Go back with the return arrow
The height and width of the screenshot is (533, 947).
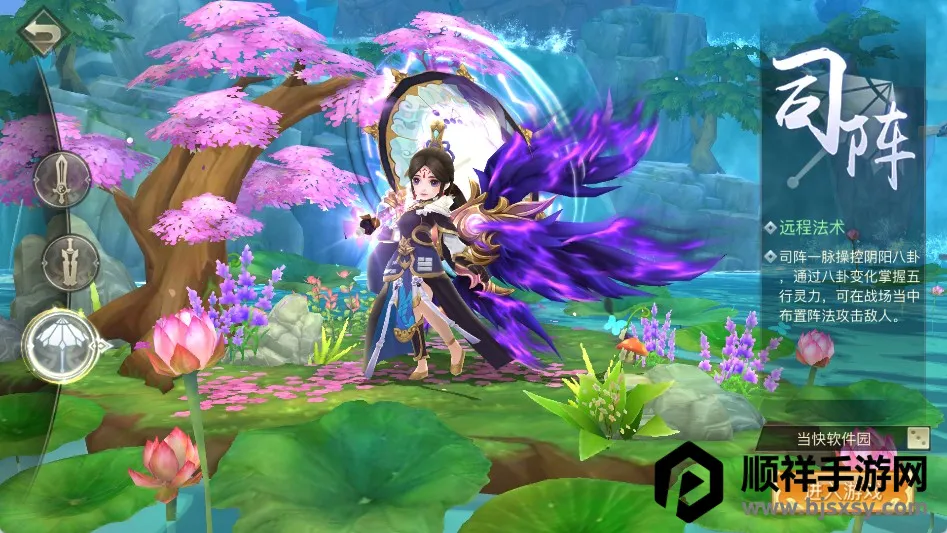39,31
